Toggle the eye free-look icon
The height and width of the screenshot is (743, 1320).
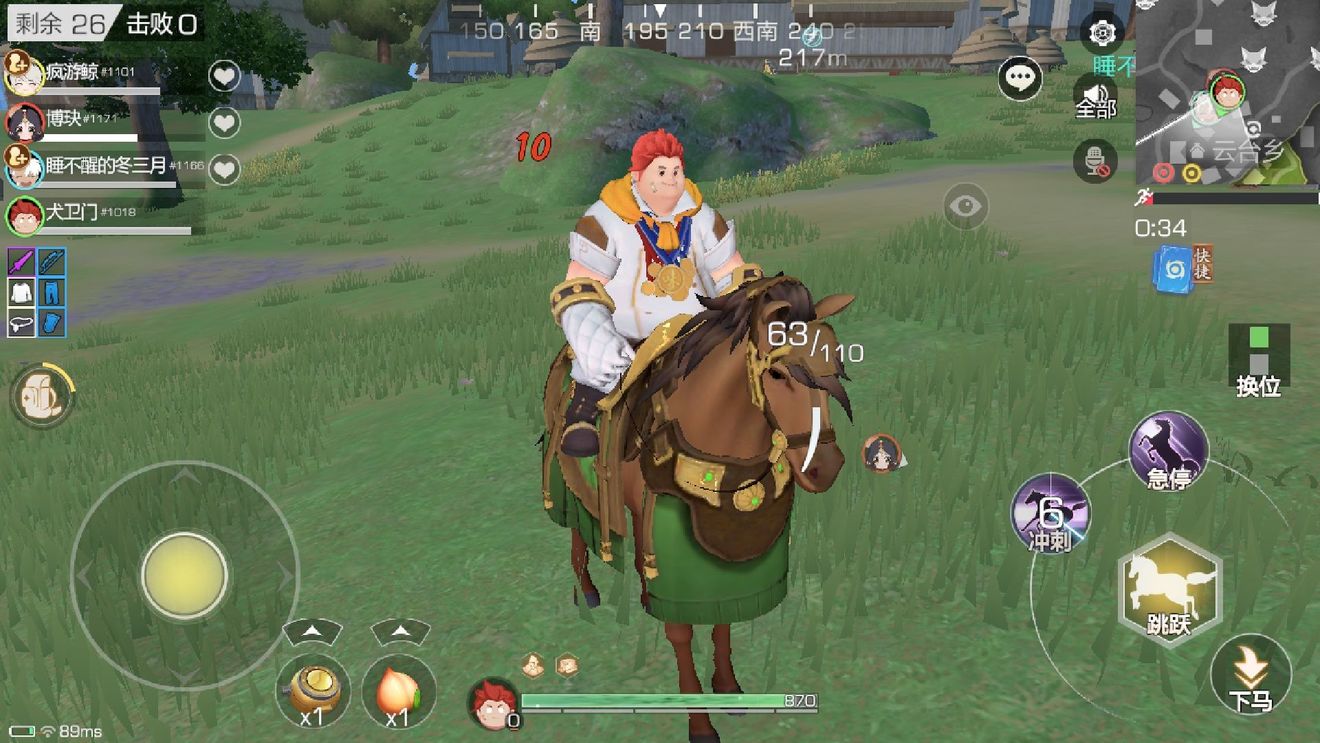click(965, 207)
